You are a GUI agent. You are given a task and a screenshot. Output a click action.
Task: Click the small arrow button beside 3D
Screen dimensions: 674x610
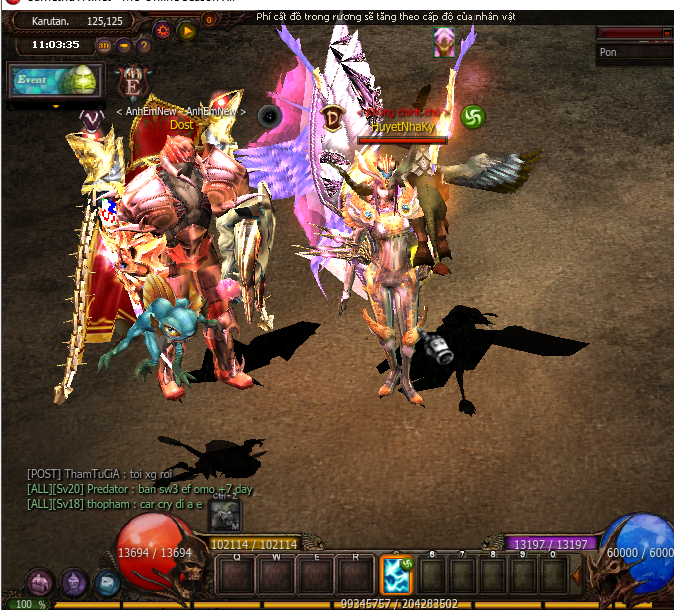pyautogui.click(x=124, y=45)
